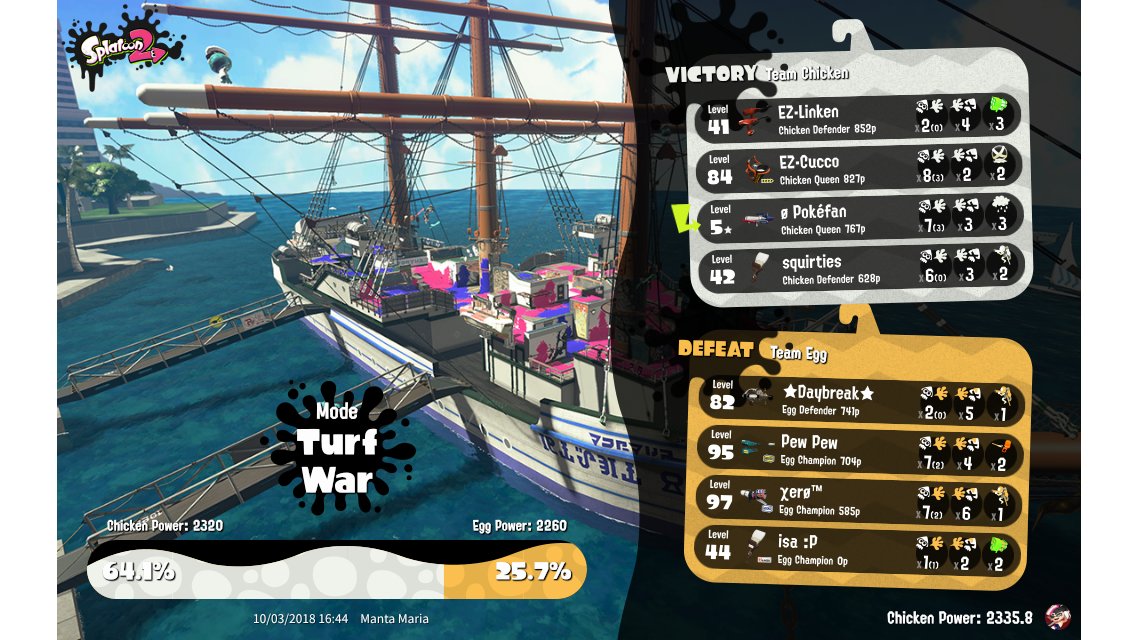Pick the squirties player row
Image resolution: width=1138 pixels, height=640 pixels.
860,268
